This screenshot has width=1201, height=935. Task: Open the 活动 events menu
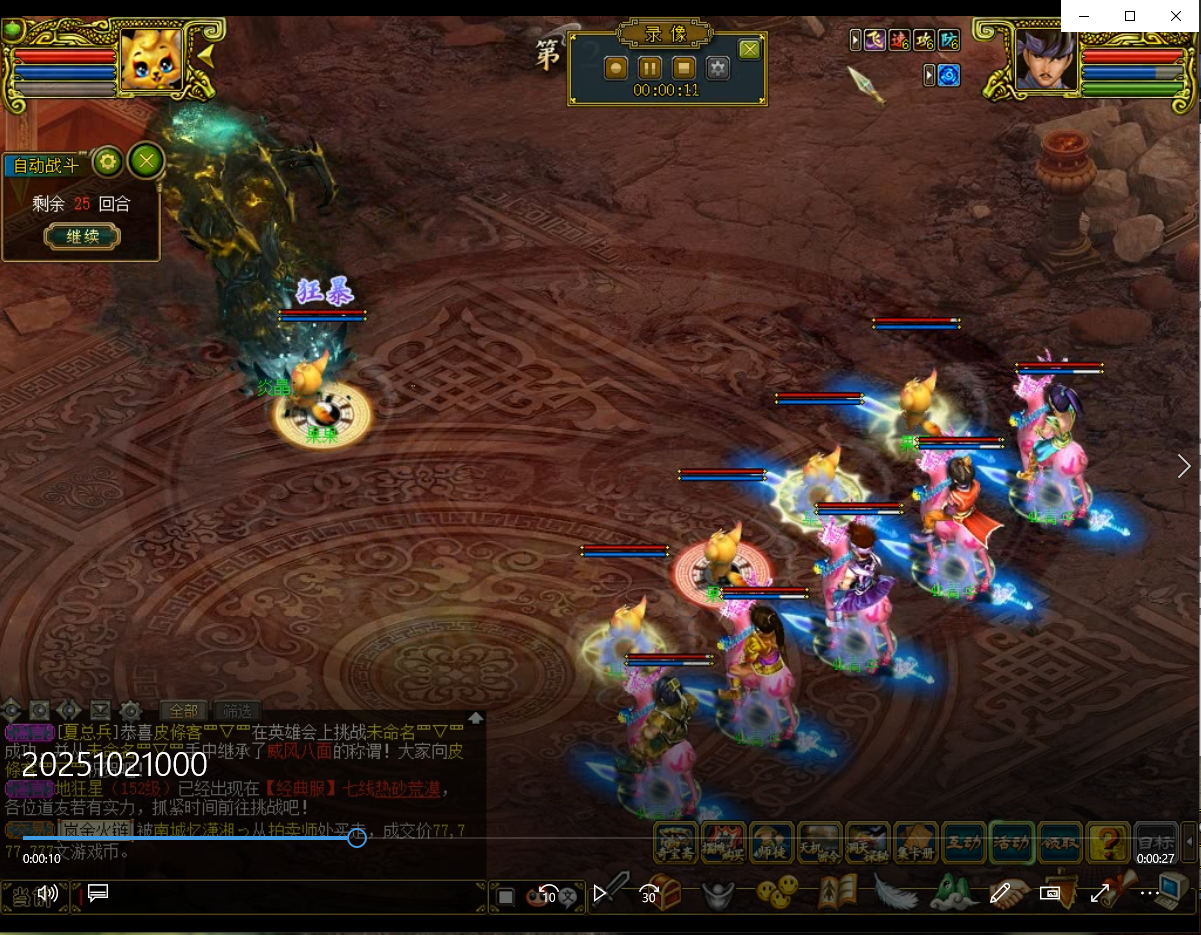point(1011,843)
